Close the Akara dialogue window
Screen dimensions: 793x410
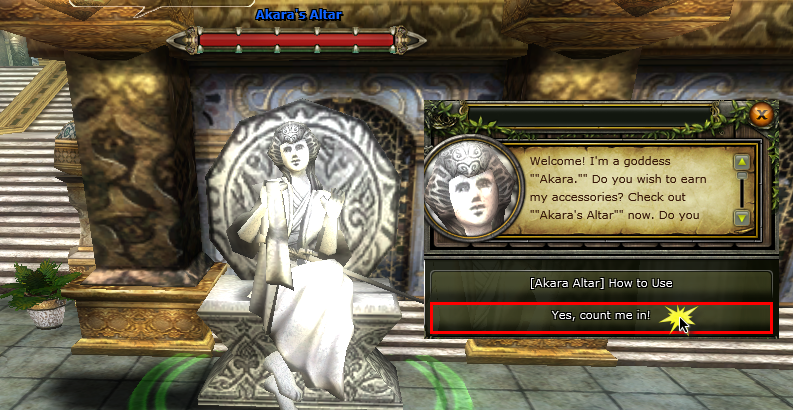[x=762, y=114]
